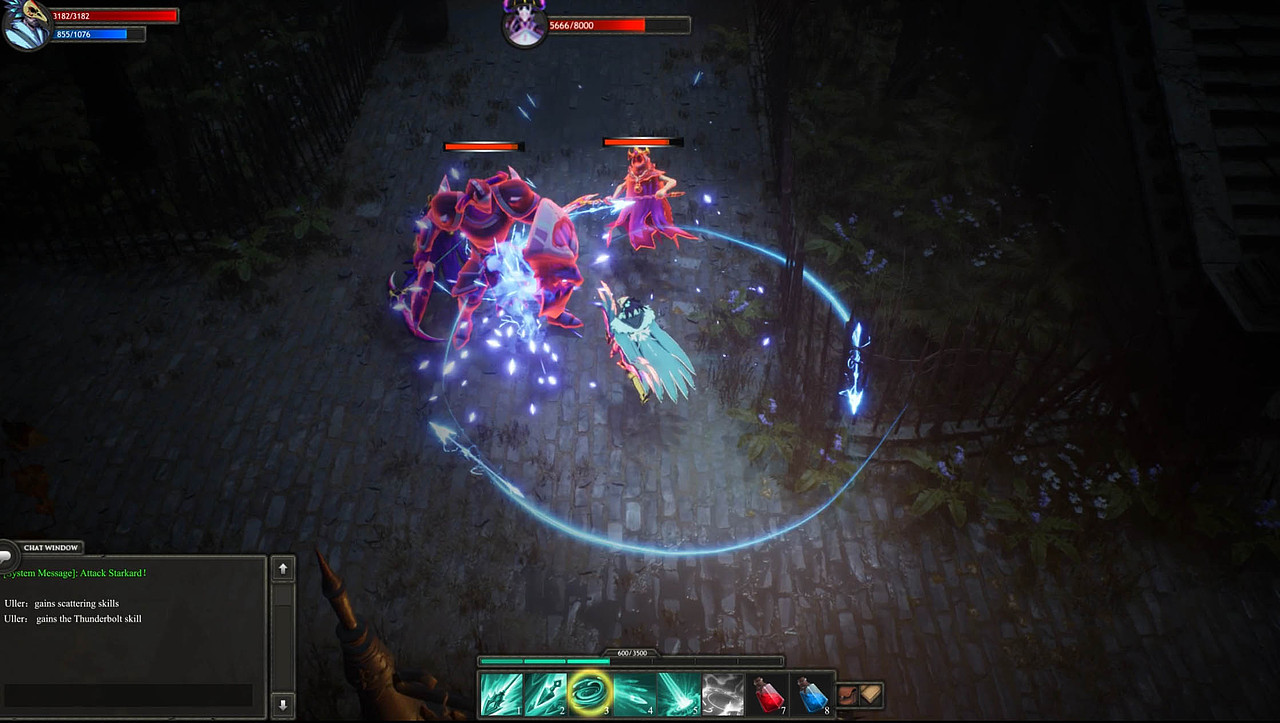Image resolution: width=1280 pixels, height=723 pixels.
Task: Open the leather bag inventory icon
Action: tap(848, 694)
